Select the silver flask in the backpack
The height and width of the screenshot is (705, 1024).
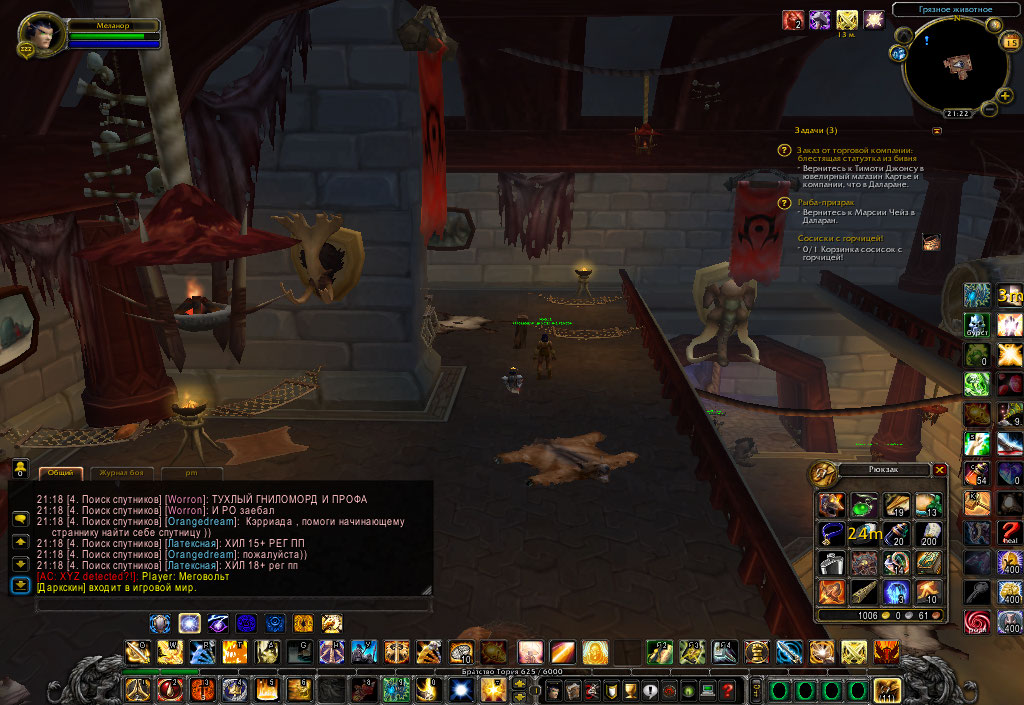coord(831,563)
